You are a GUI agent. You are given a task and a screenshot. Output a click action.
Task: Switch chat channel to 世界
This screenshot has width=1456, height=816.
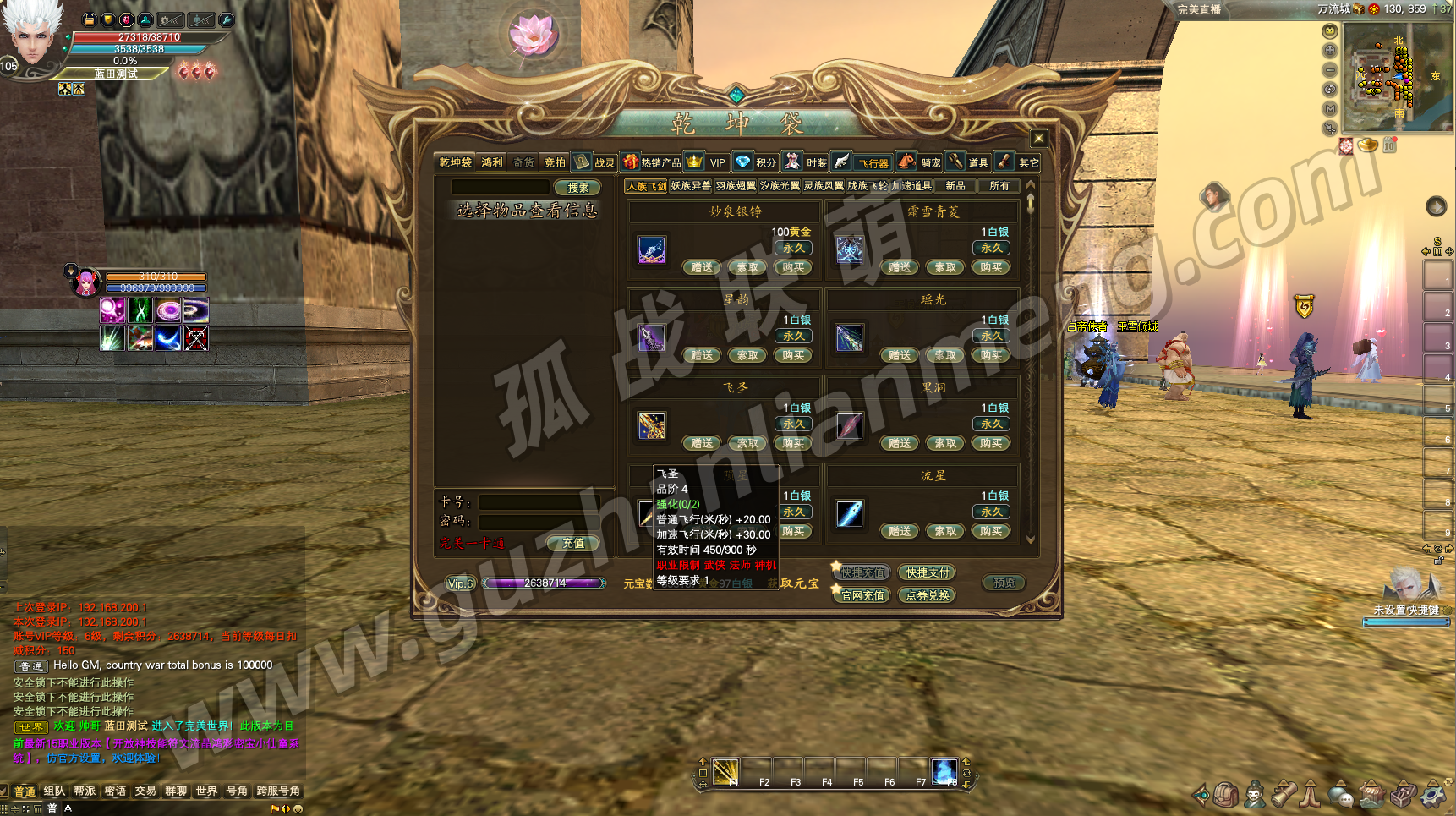(x=206, y=791)
